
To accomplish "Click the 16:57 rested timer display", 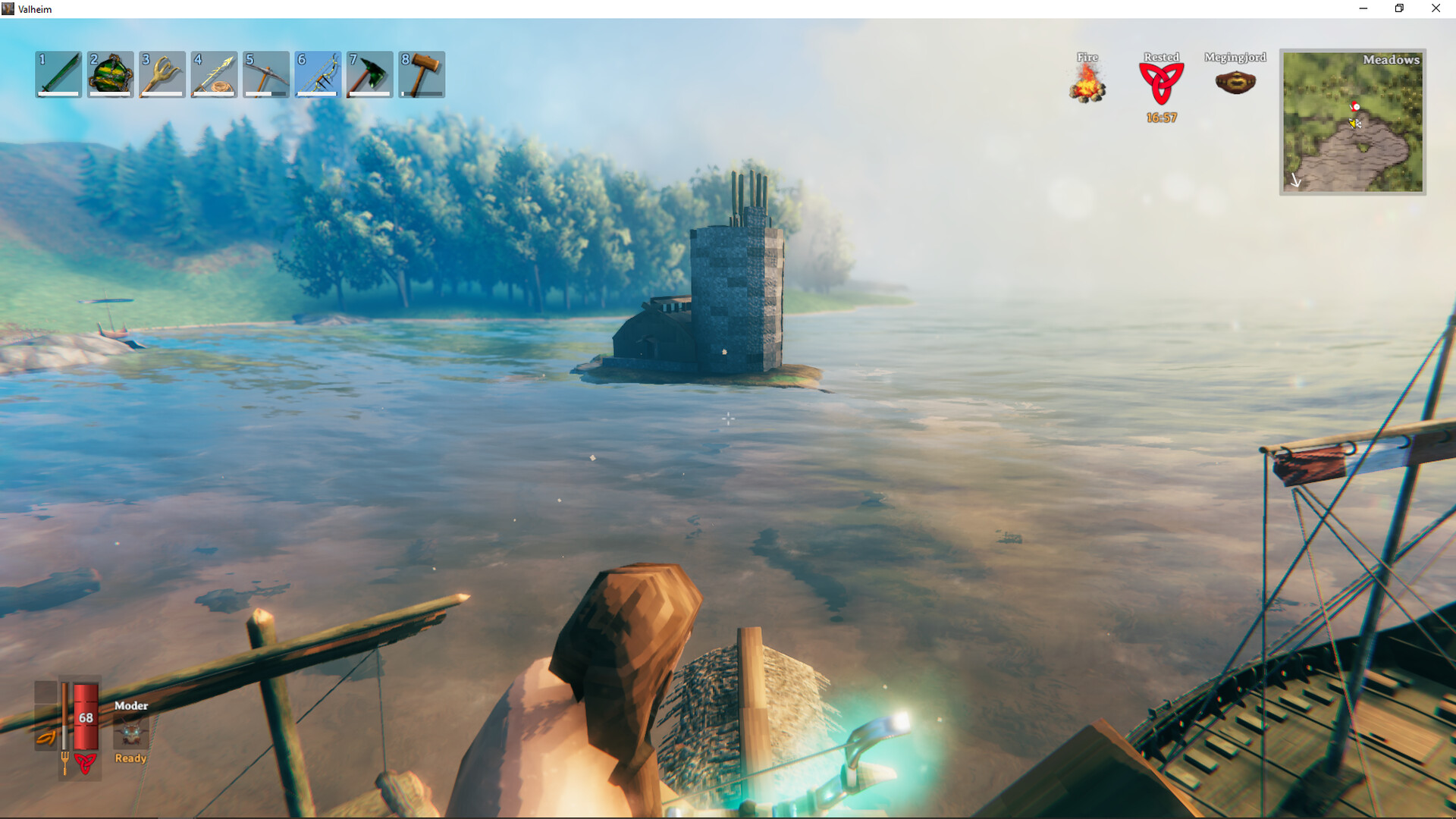I will tap(1160, 117).
